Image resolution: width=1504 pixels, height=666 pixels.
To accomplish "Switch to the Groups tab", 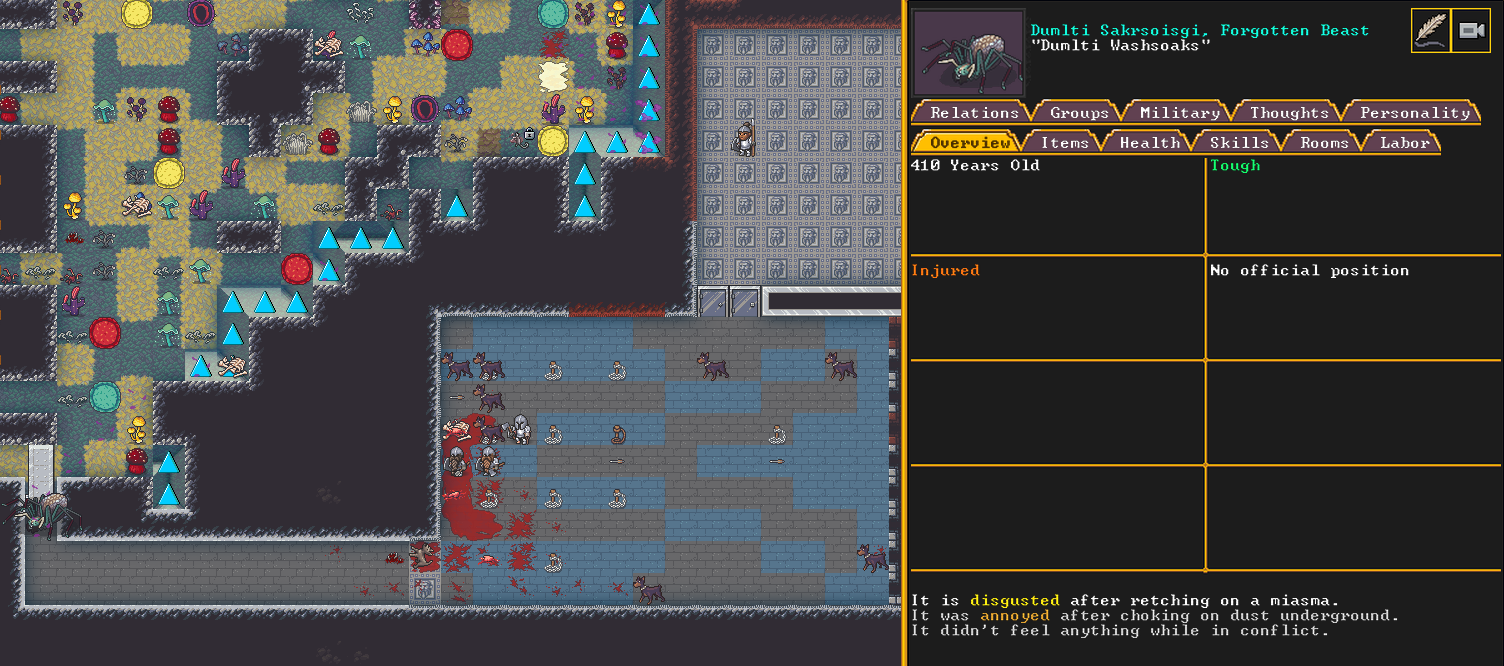I will (1079, 113).
